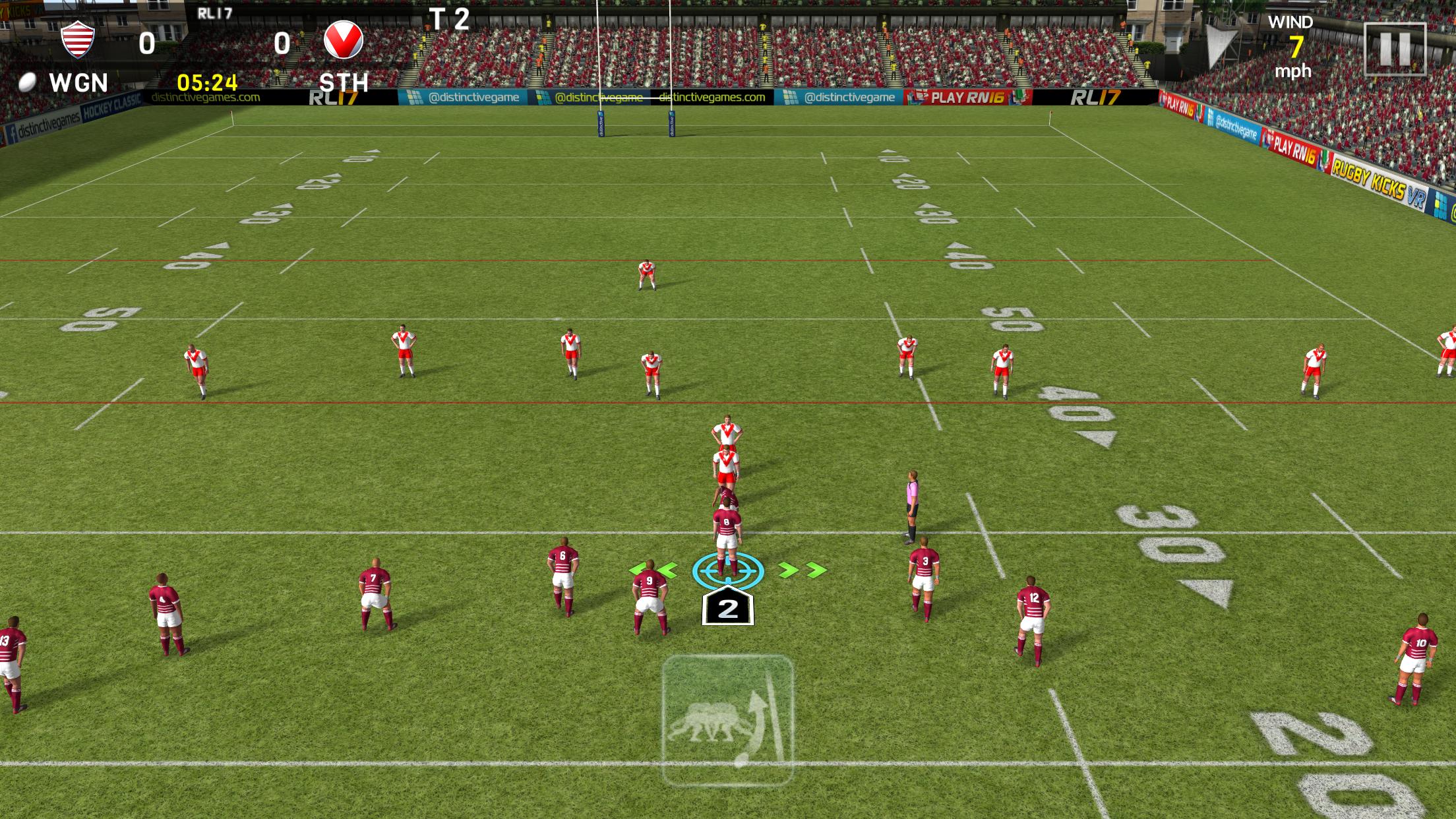Tap the blue passing target reticle
Image resolution: width=1456 pixels, height=819 pixels.
click(727, 571)
